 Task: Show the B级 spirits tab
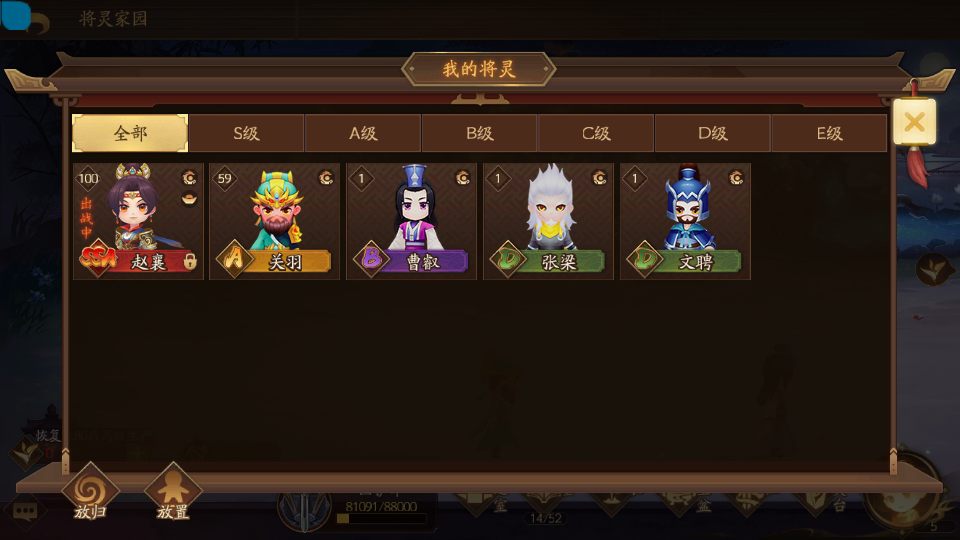click(x=480, y=133)
